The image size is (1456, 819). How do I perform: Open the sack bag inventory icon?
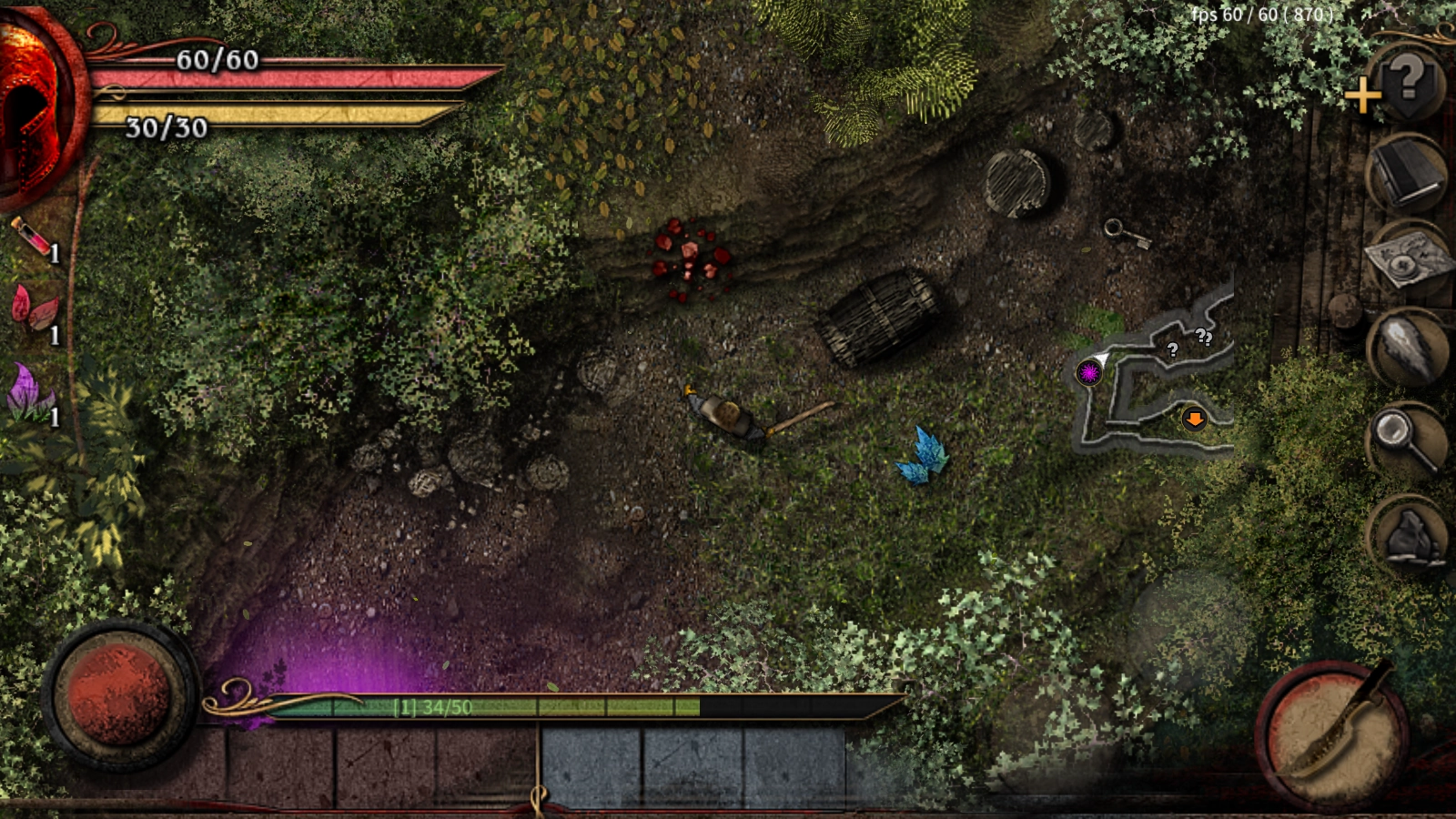pos(1409,535)
